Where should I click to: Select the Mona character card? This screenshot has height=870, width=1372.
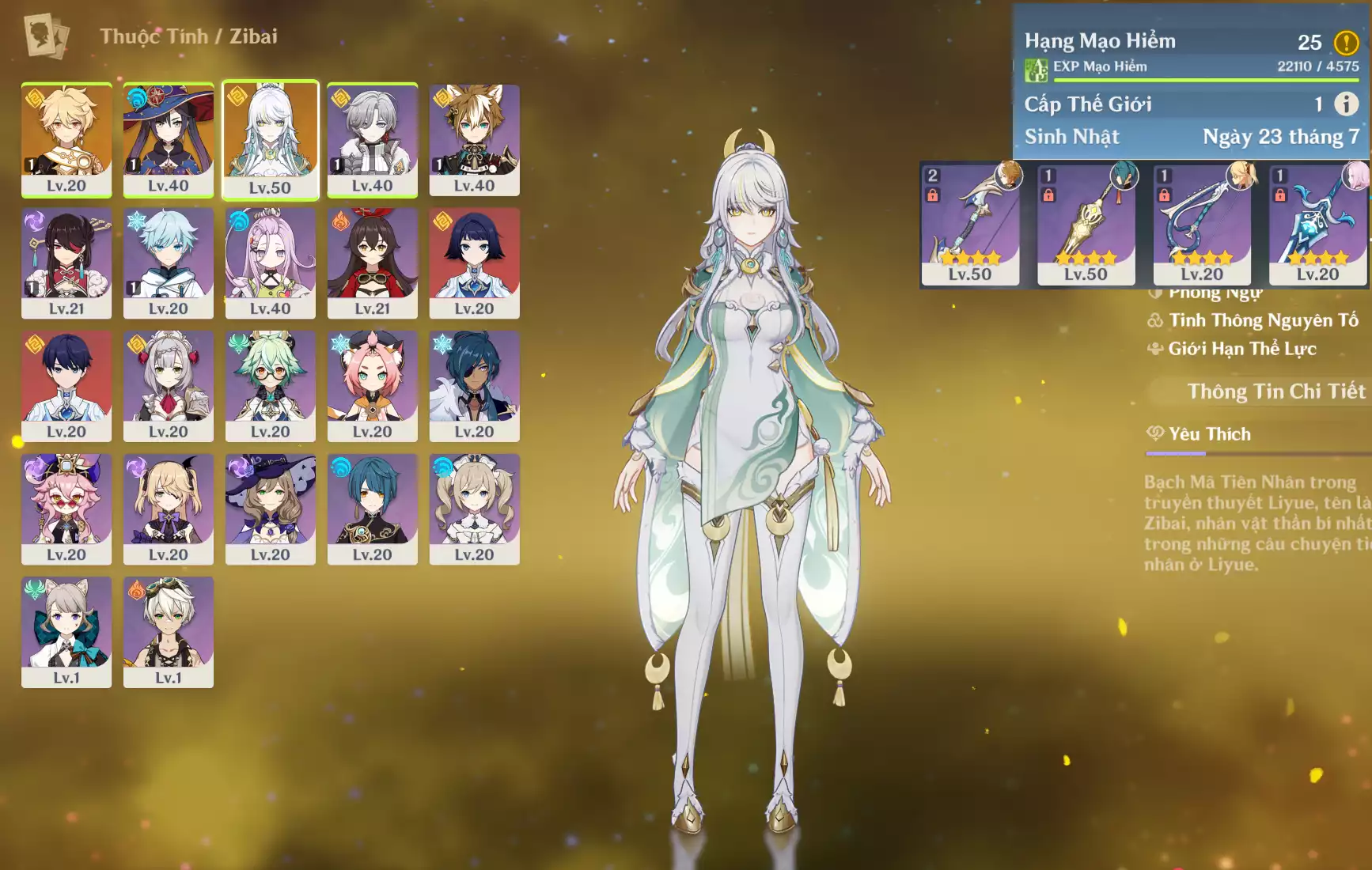168,139
